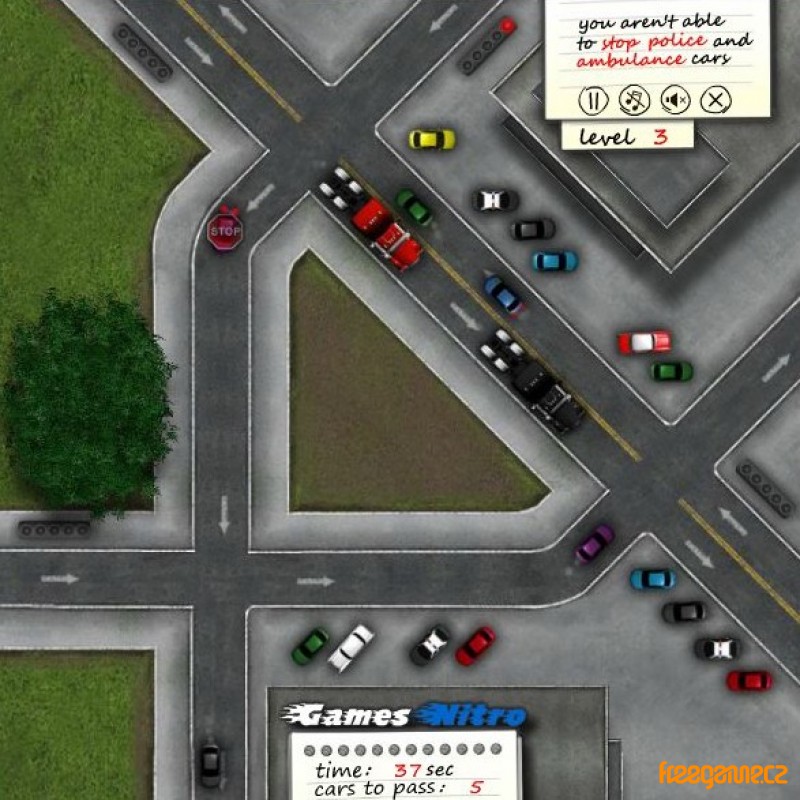Toggle the music note button
This screenshot has height=800, width=800.
(634, 99)
